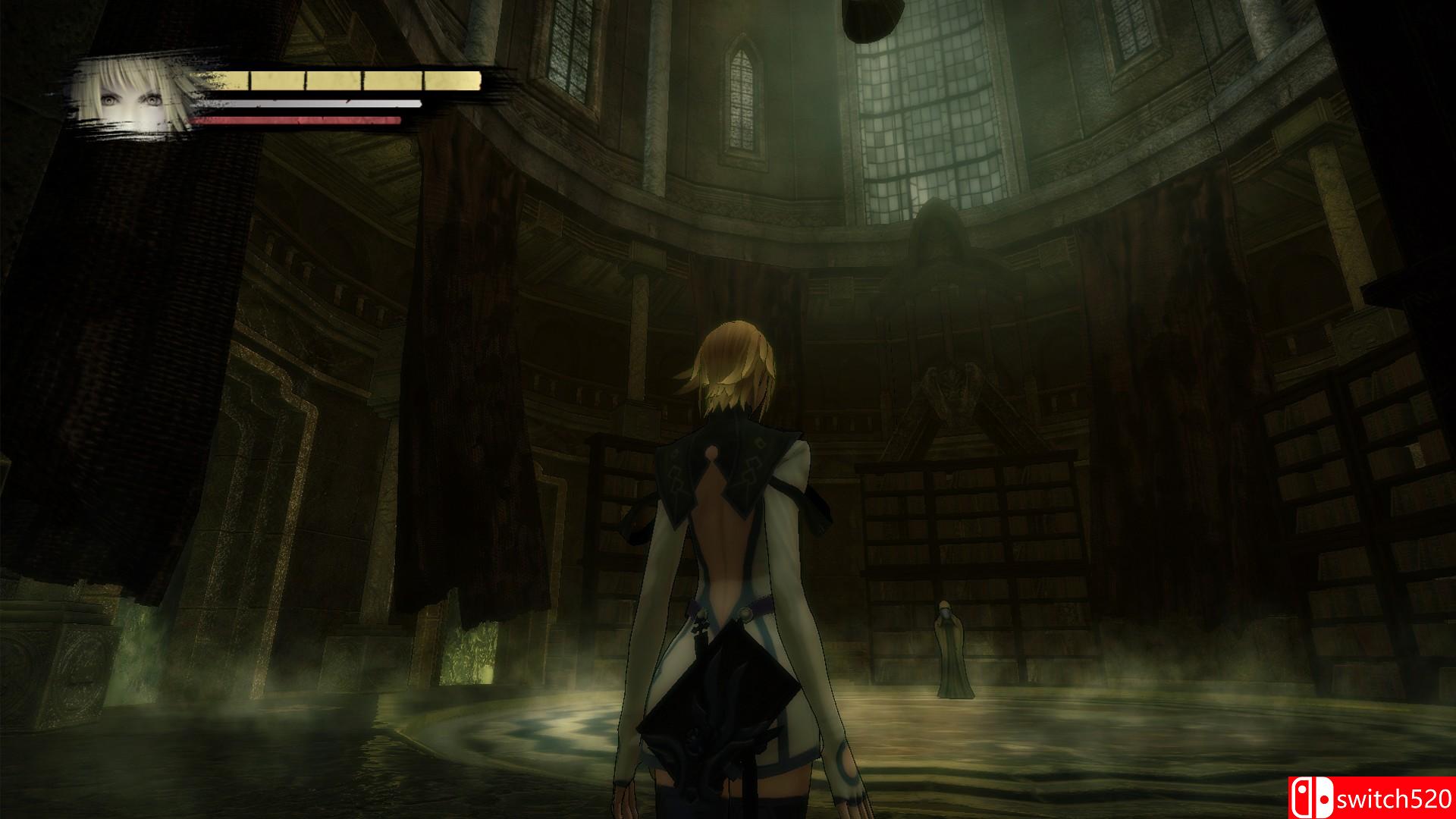Viewport: 1456px width, 819px height.
Task: Click the blonde character portrait in the HUD
Action: click(x=132, y=99)
